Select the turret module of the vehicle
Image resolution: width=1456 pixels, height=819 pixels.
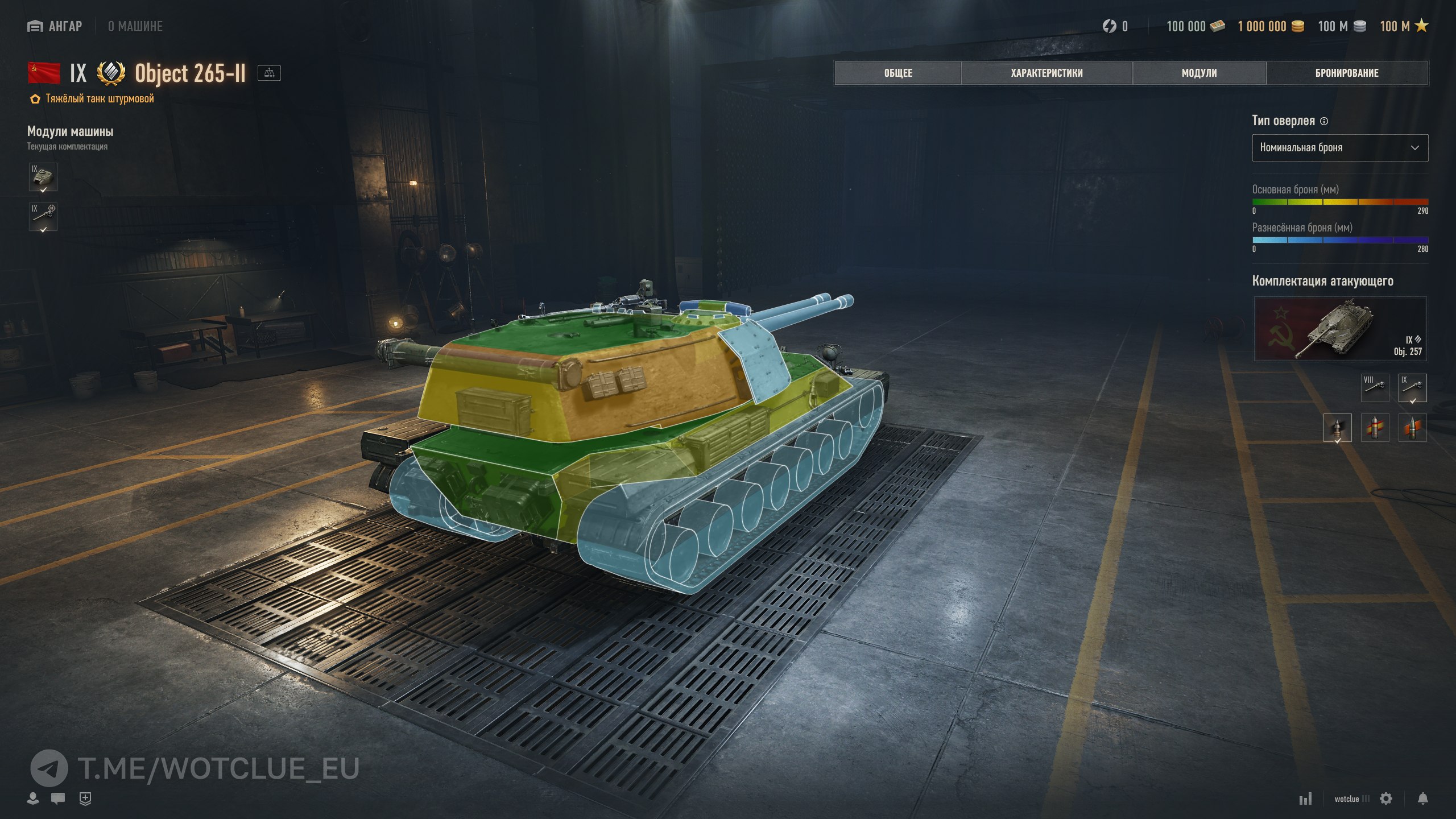[43, 177]
